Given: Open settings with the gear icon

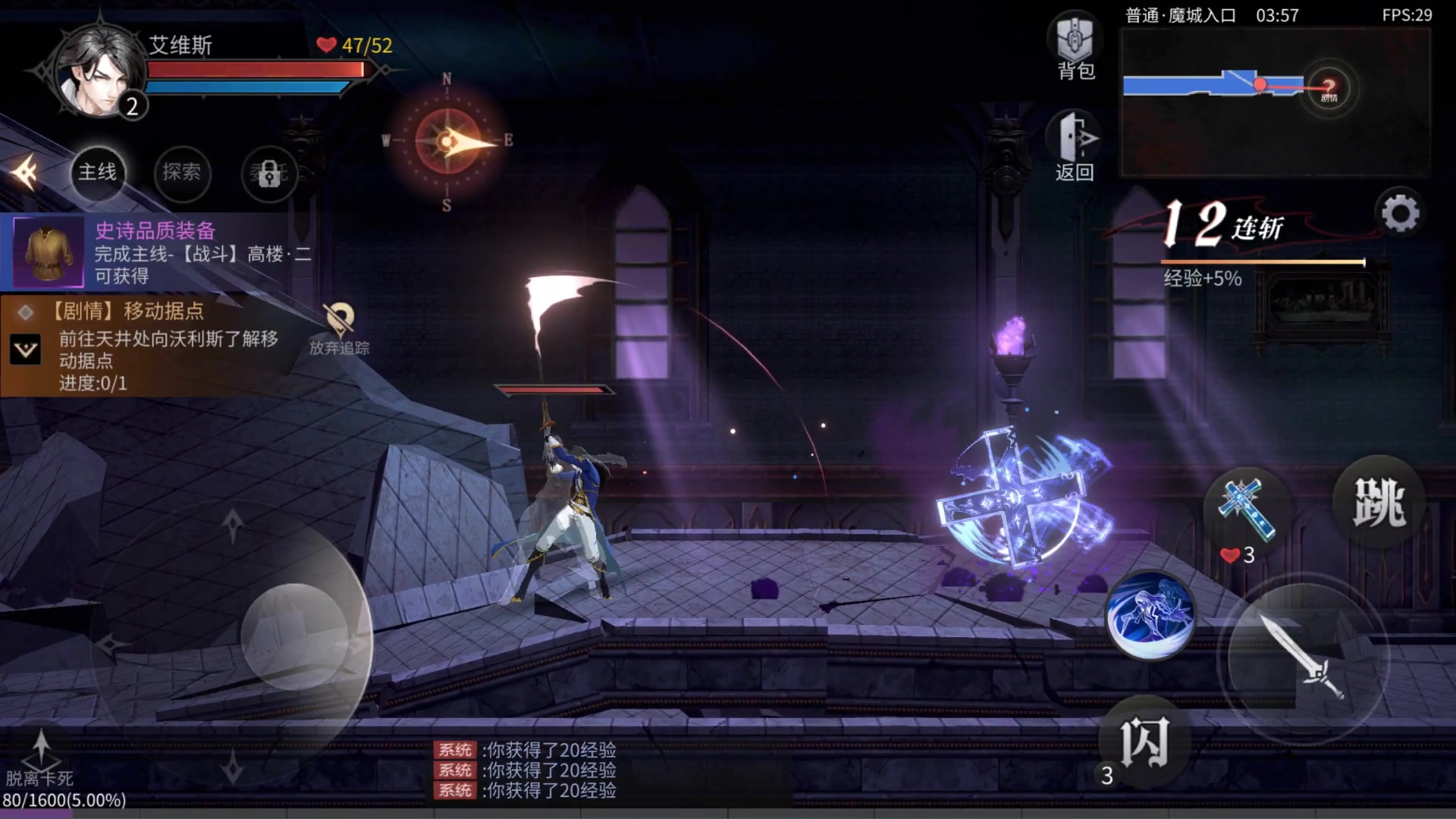Looking at the screenshot, I should 1400,214.
